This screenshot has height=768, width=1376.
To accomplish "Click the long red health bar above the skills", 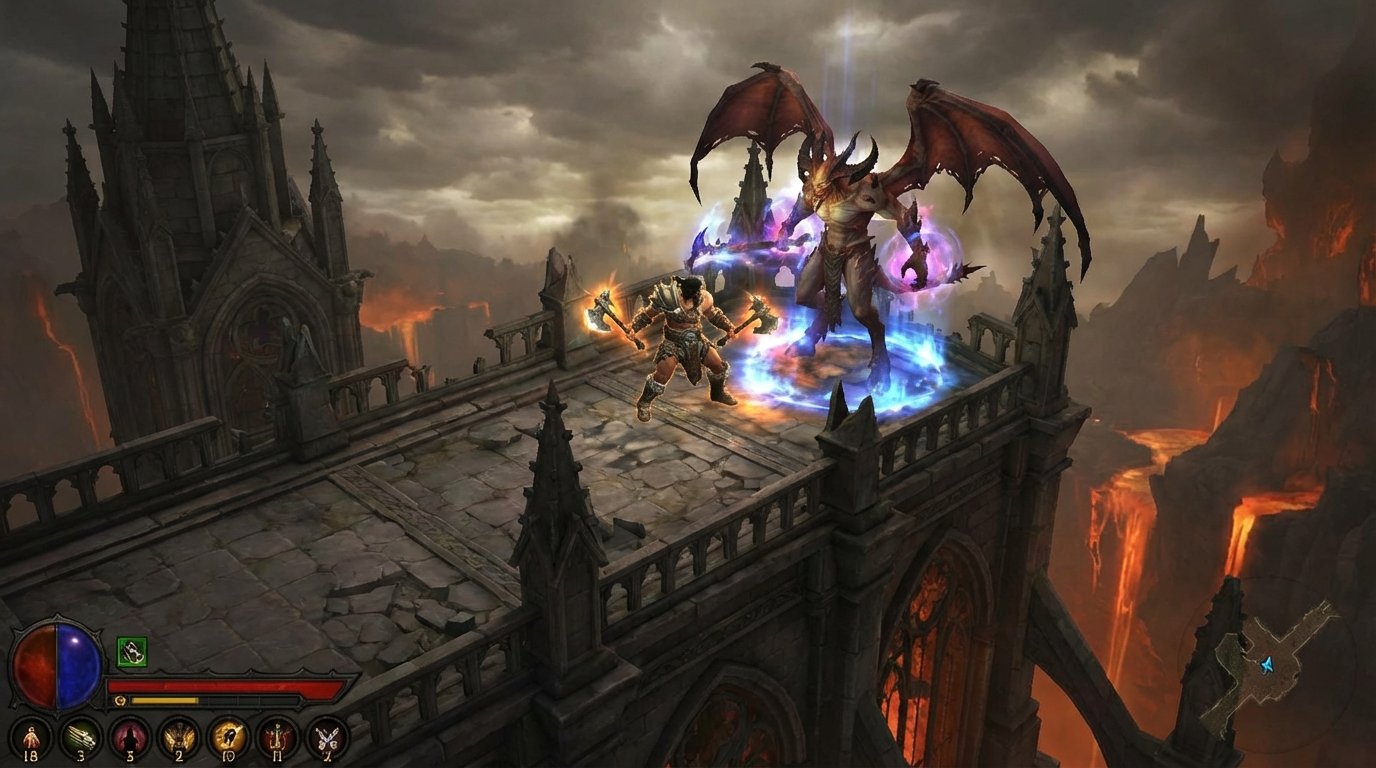I will [228, 686].
